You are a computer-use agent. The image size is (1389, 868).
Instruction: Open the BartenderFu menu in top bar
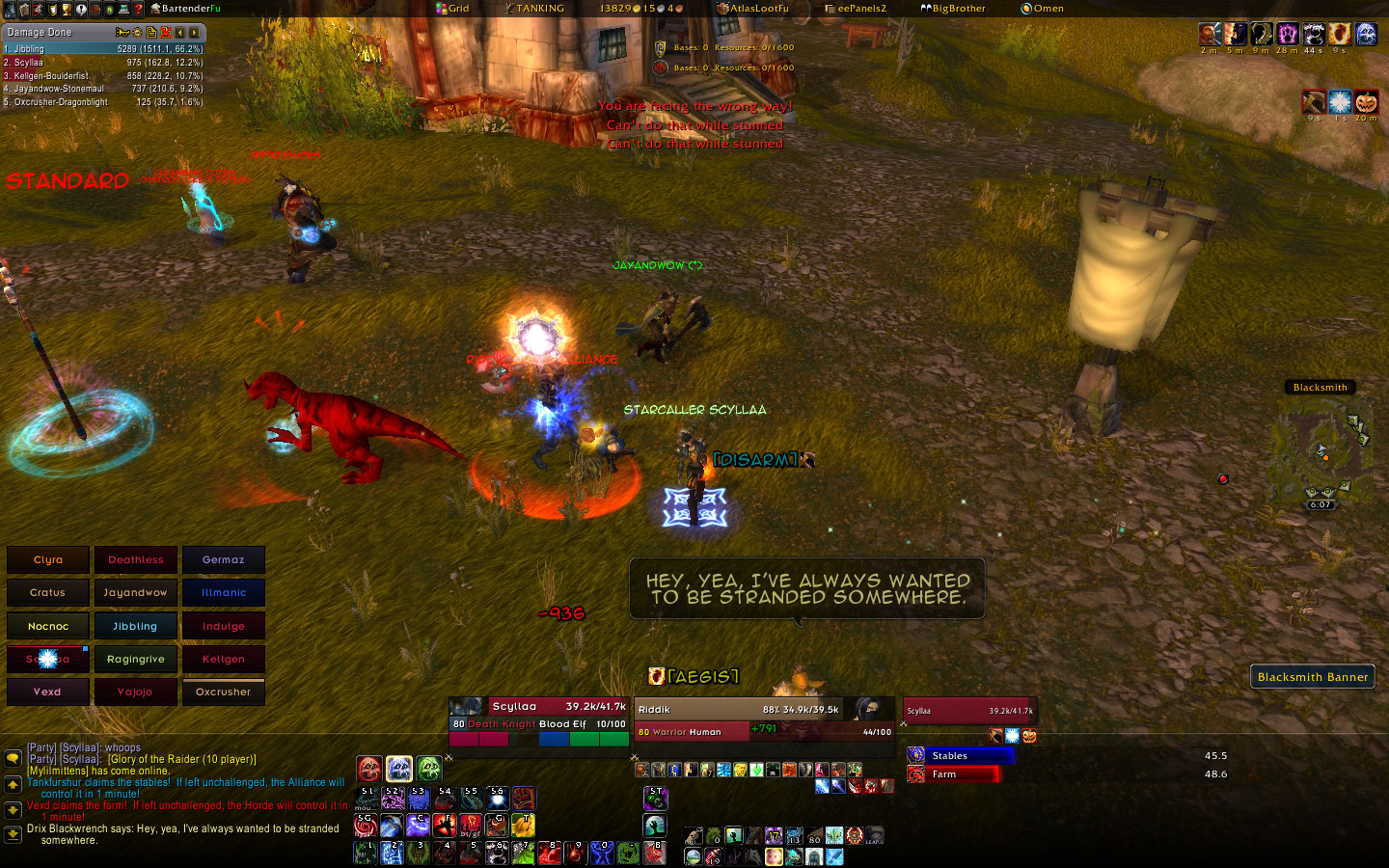[x=190, y=9]
